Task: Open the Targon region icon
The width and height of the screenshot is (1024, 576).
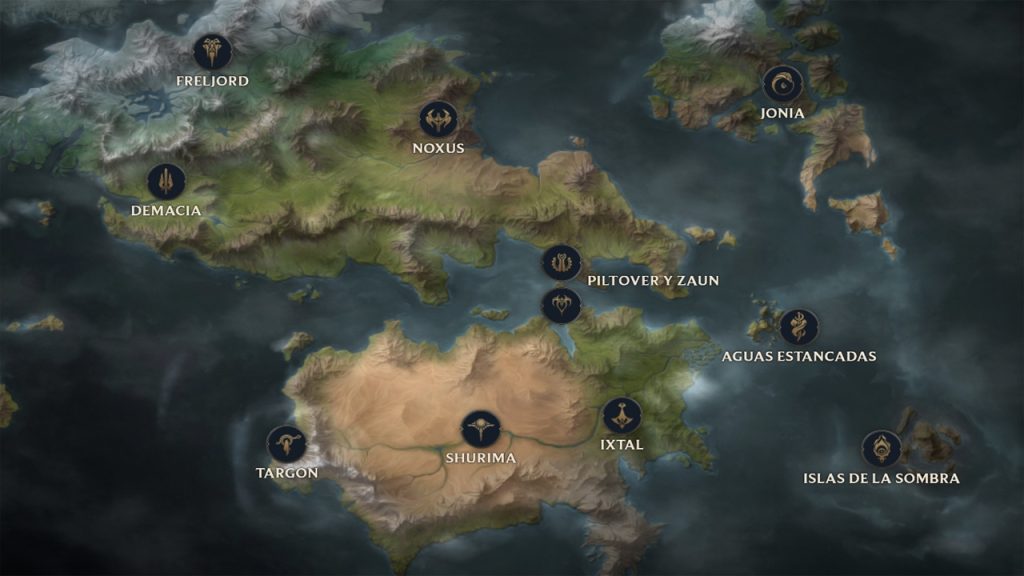Action: 286,443
